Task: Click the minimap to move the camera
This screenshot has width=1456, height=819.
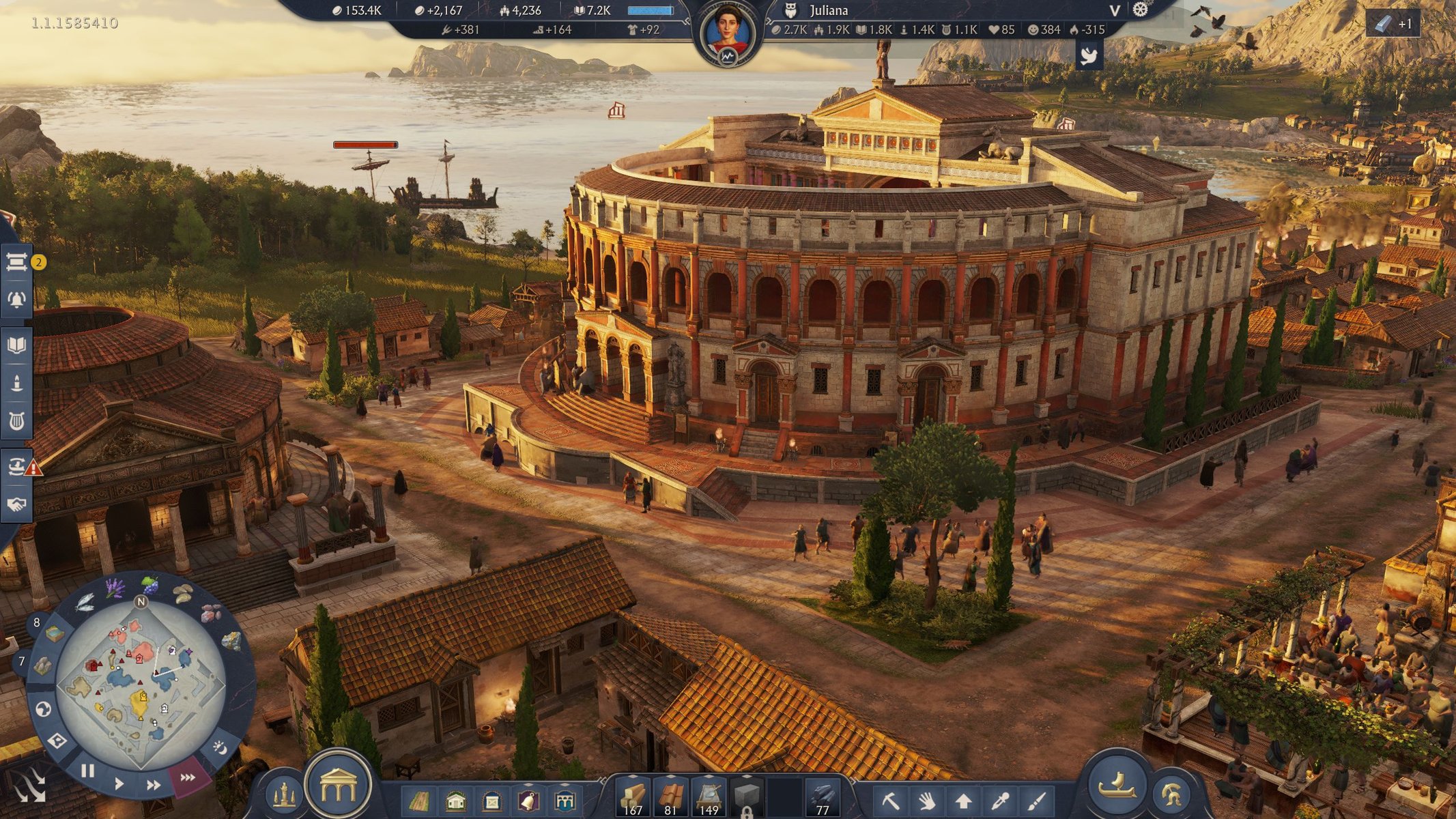Action: click(x=141, y=682)
